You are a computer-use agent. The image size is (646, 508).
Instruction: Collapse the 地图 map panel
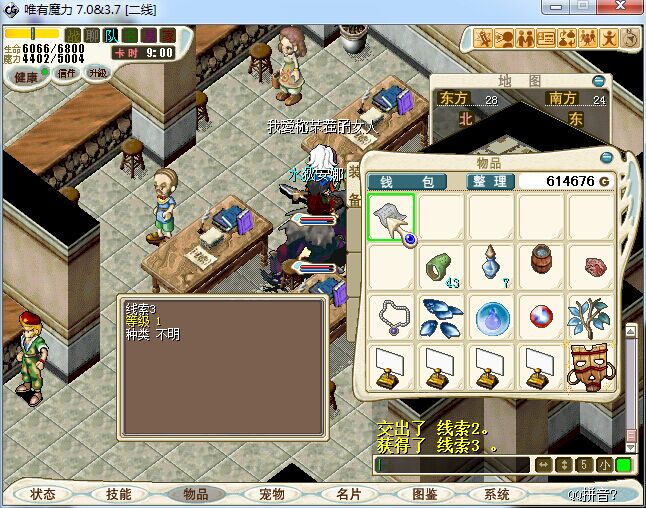(x=598, y=81)
